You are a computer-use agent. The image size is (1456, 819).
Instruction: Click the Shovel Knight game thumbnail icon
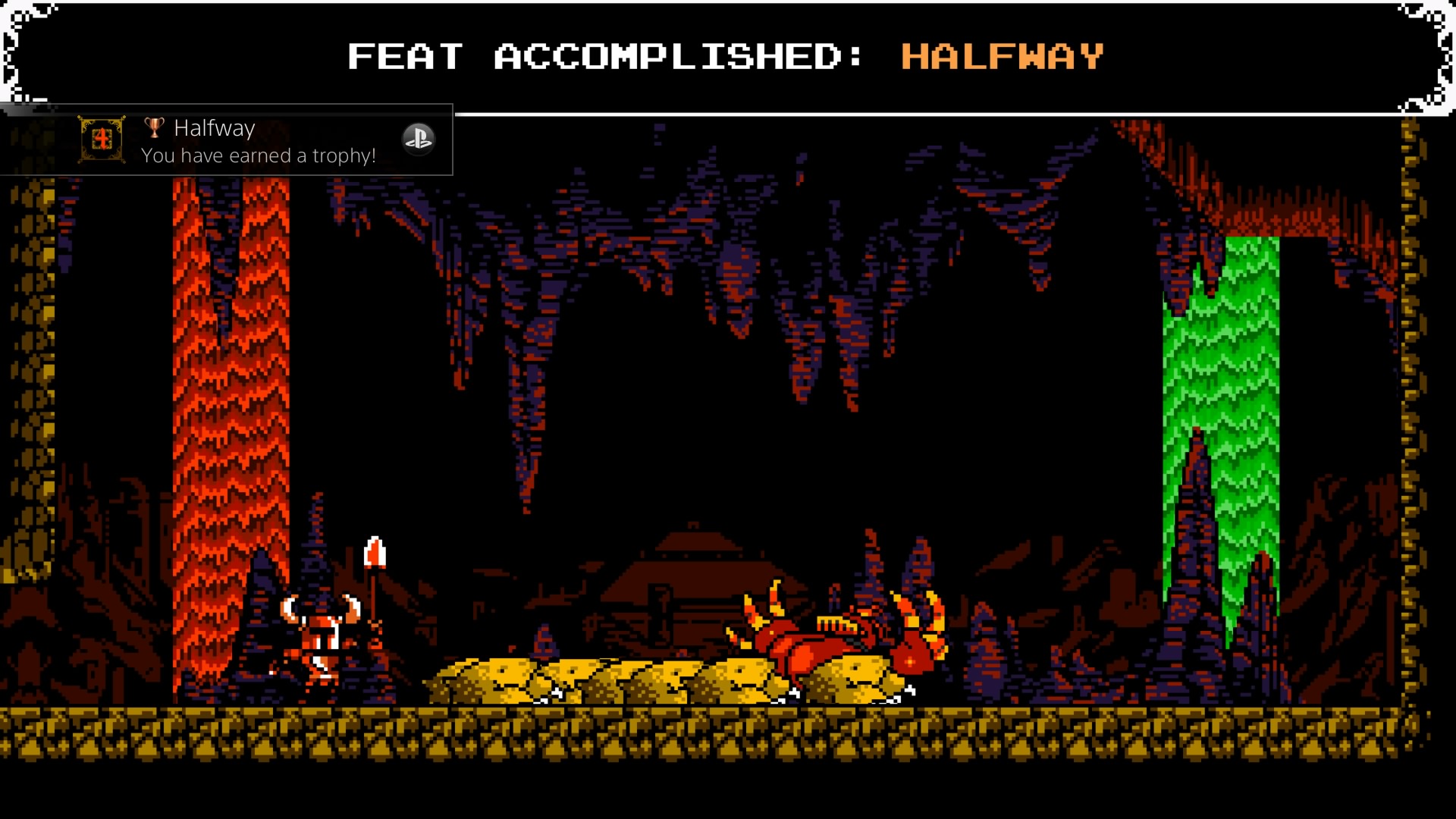tap(102, 140)
